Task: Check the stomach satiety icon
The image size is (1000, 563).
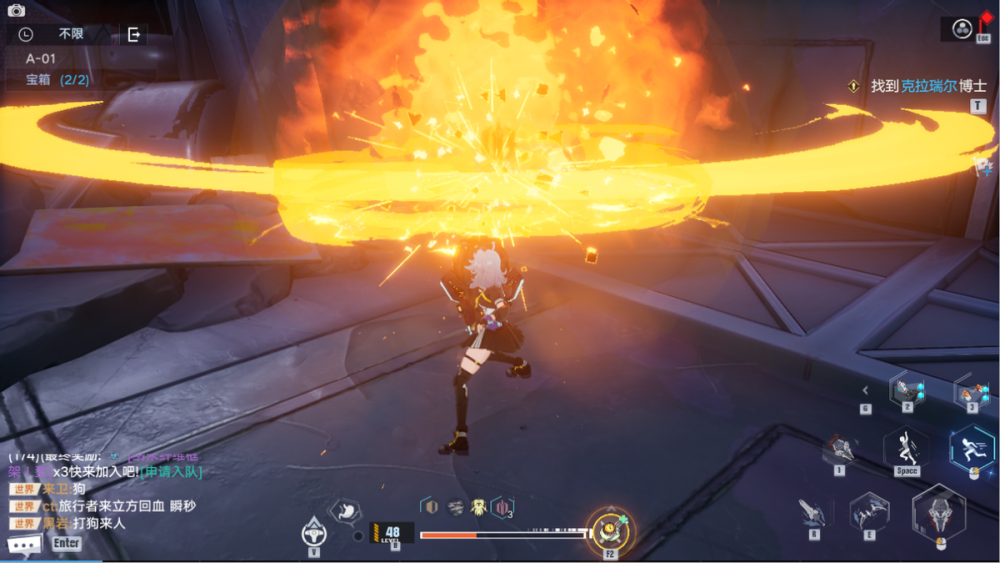Action: pyautogui.click(x=345, y=511)
